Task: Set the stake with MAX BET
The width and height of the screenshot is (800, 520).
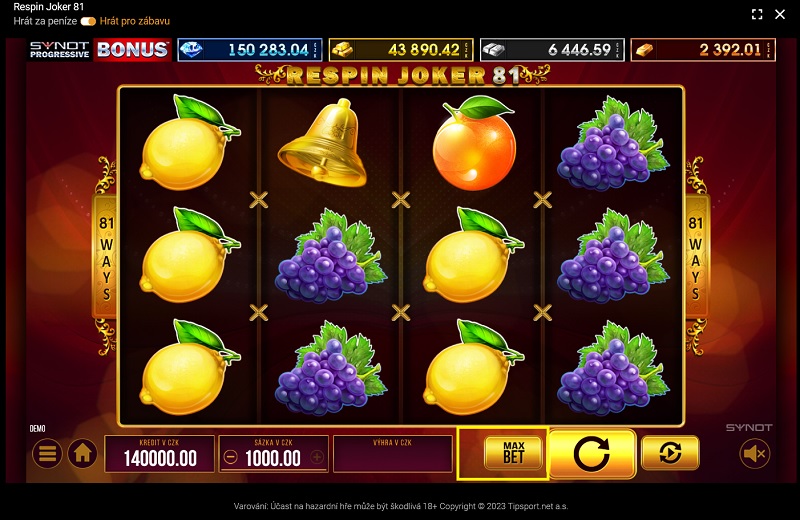Action: (514, 453)
